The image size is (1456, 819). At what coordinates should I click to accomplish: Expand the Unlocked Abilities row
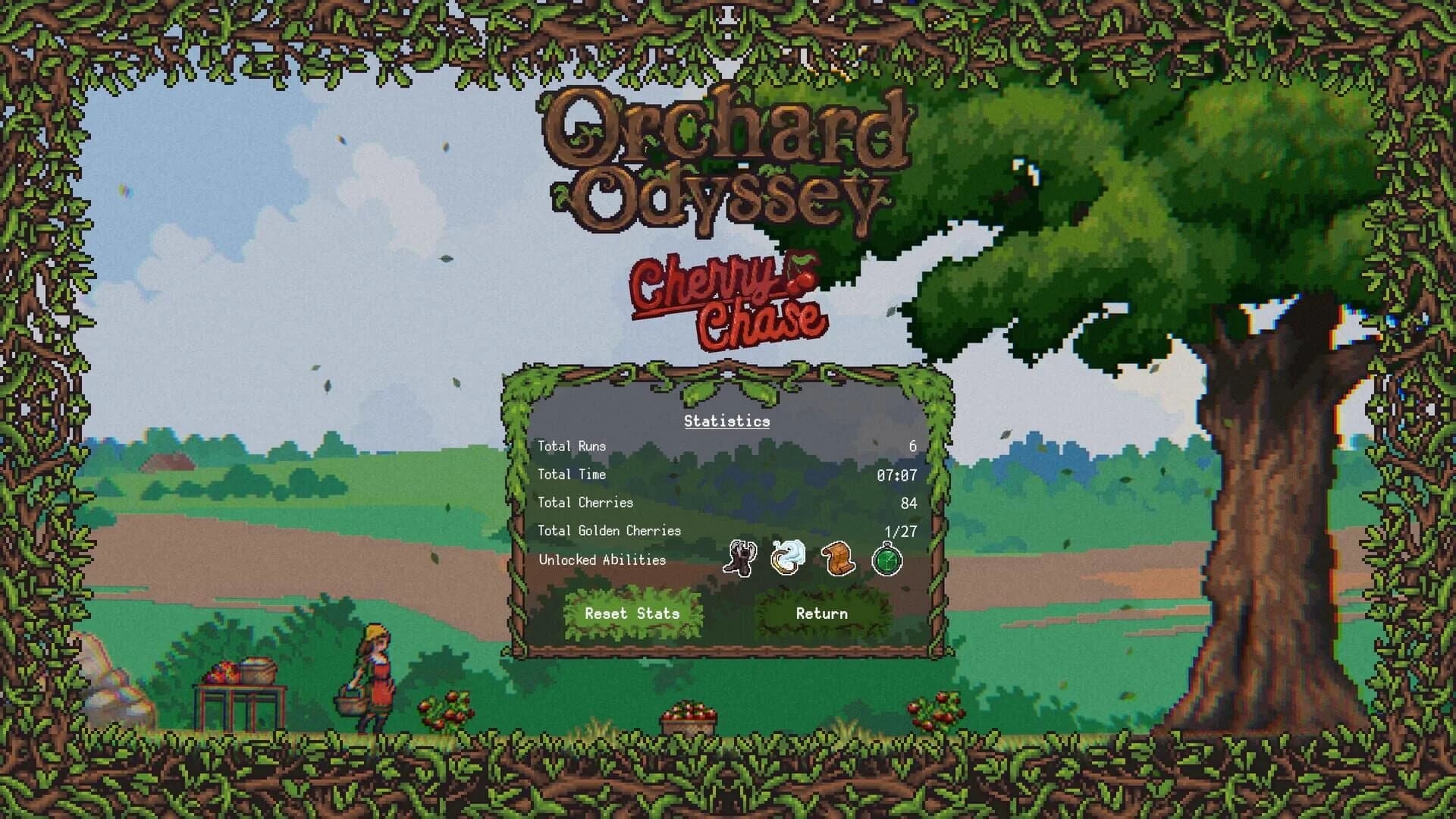(x=601, y=561)
